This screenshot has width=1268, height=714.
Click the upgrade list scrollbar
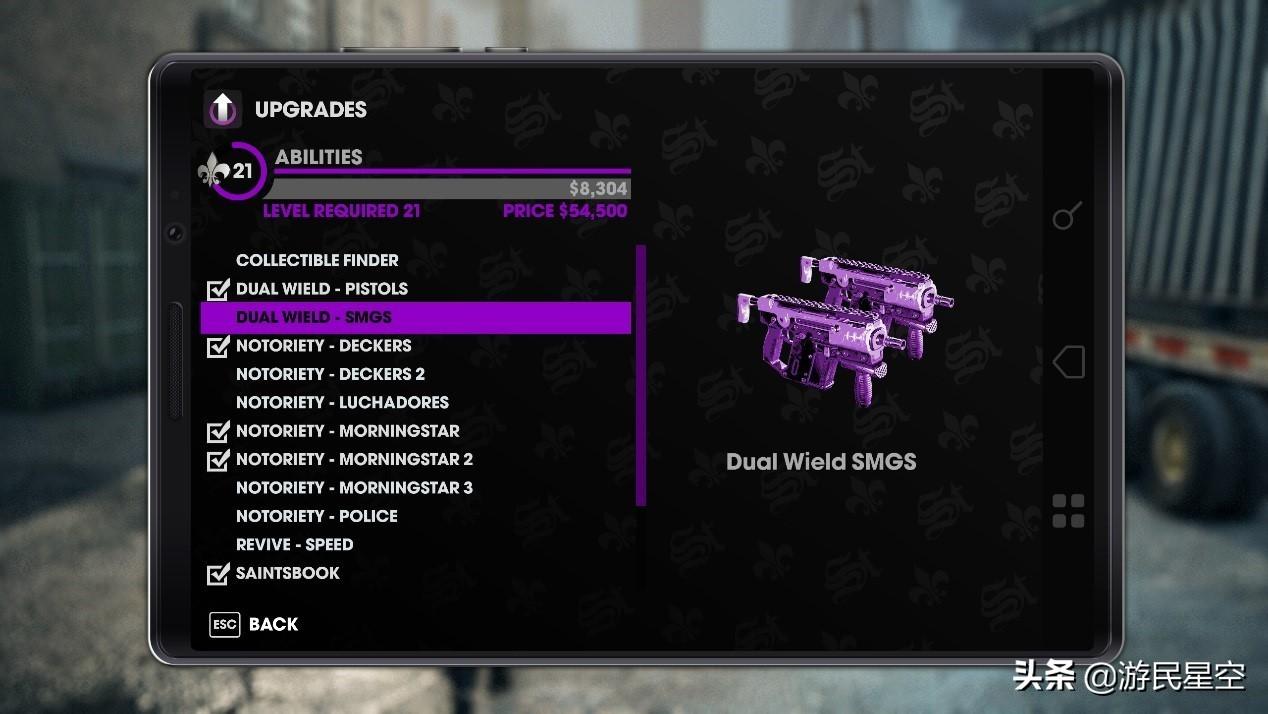[641, 375]
